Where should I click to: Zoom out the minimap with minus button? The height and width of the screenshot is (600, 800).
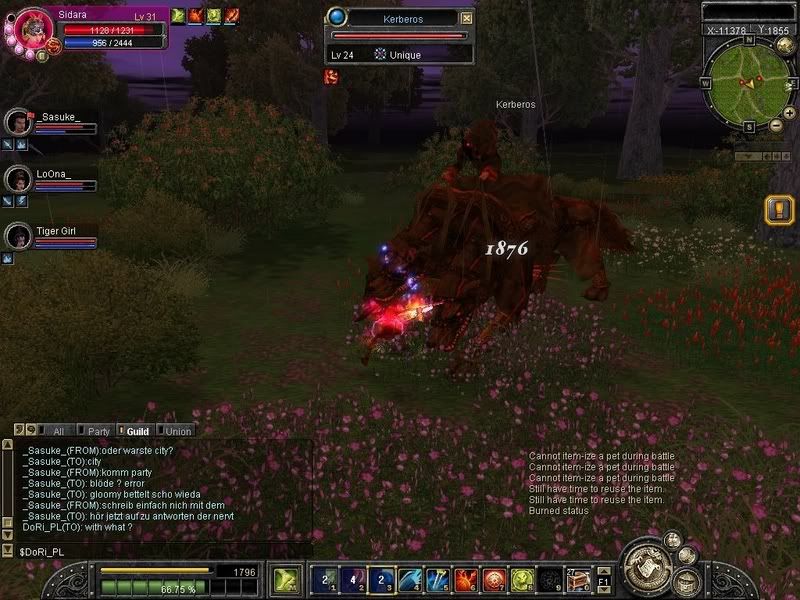pyautogui.click(x=775, y=126)
